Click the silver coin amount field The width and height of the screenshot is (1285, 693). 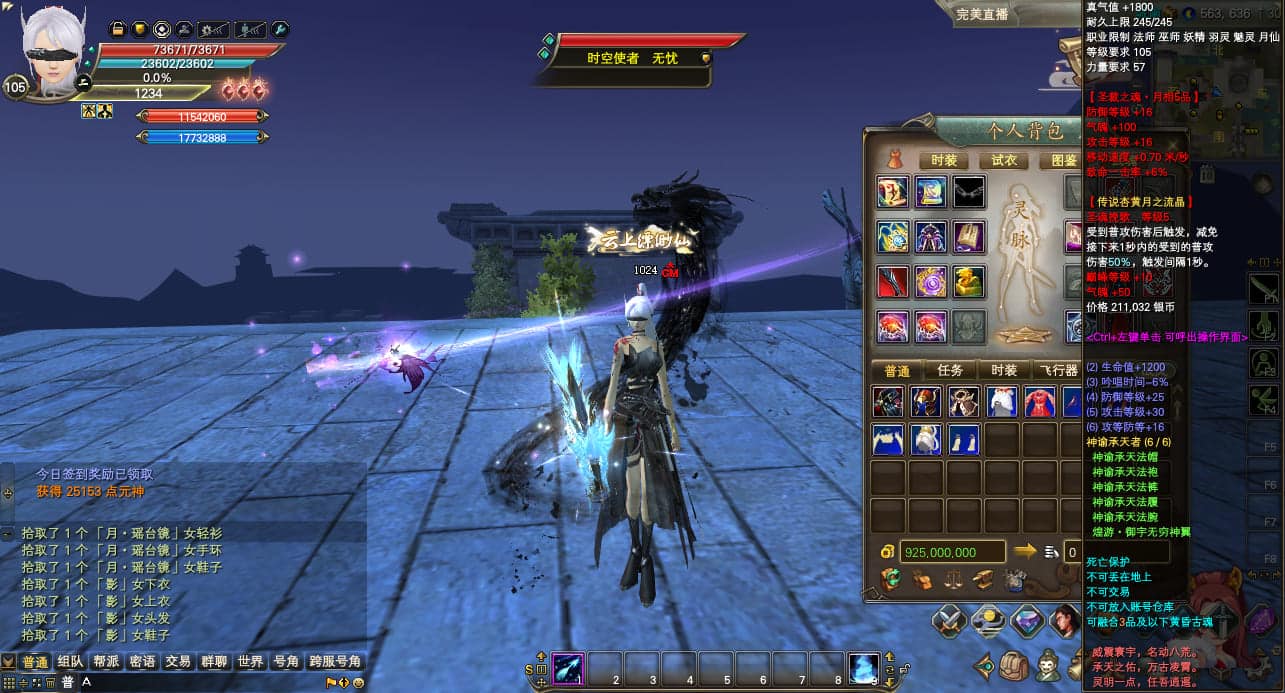(x=952, y=552)
